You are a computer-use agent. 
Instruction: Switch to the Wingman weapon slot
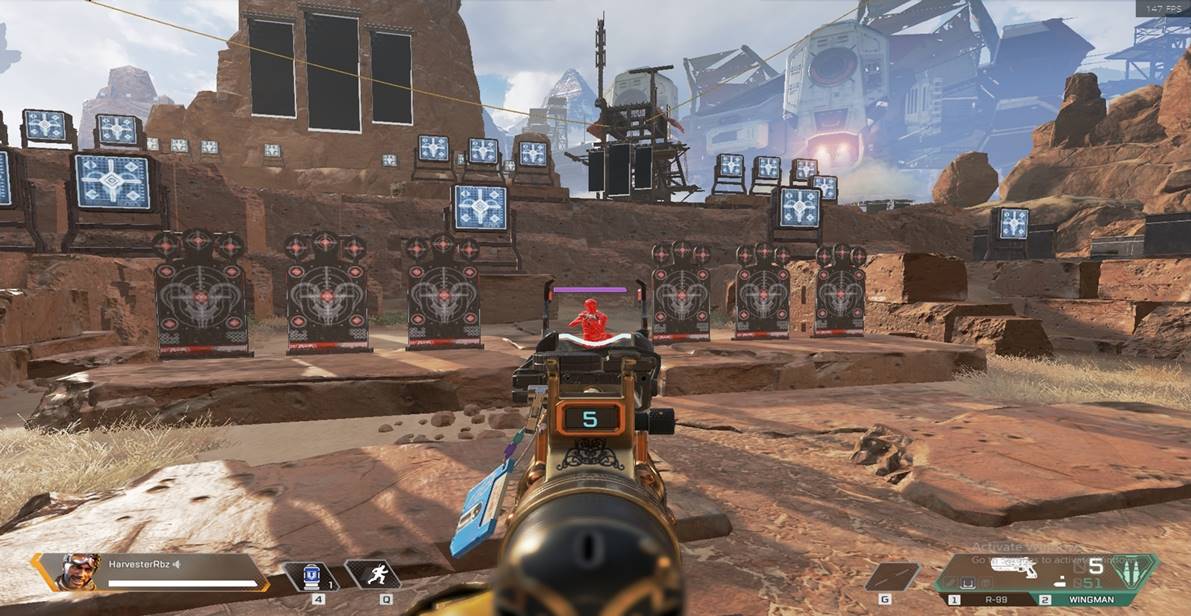click(1086, 599)
